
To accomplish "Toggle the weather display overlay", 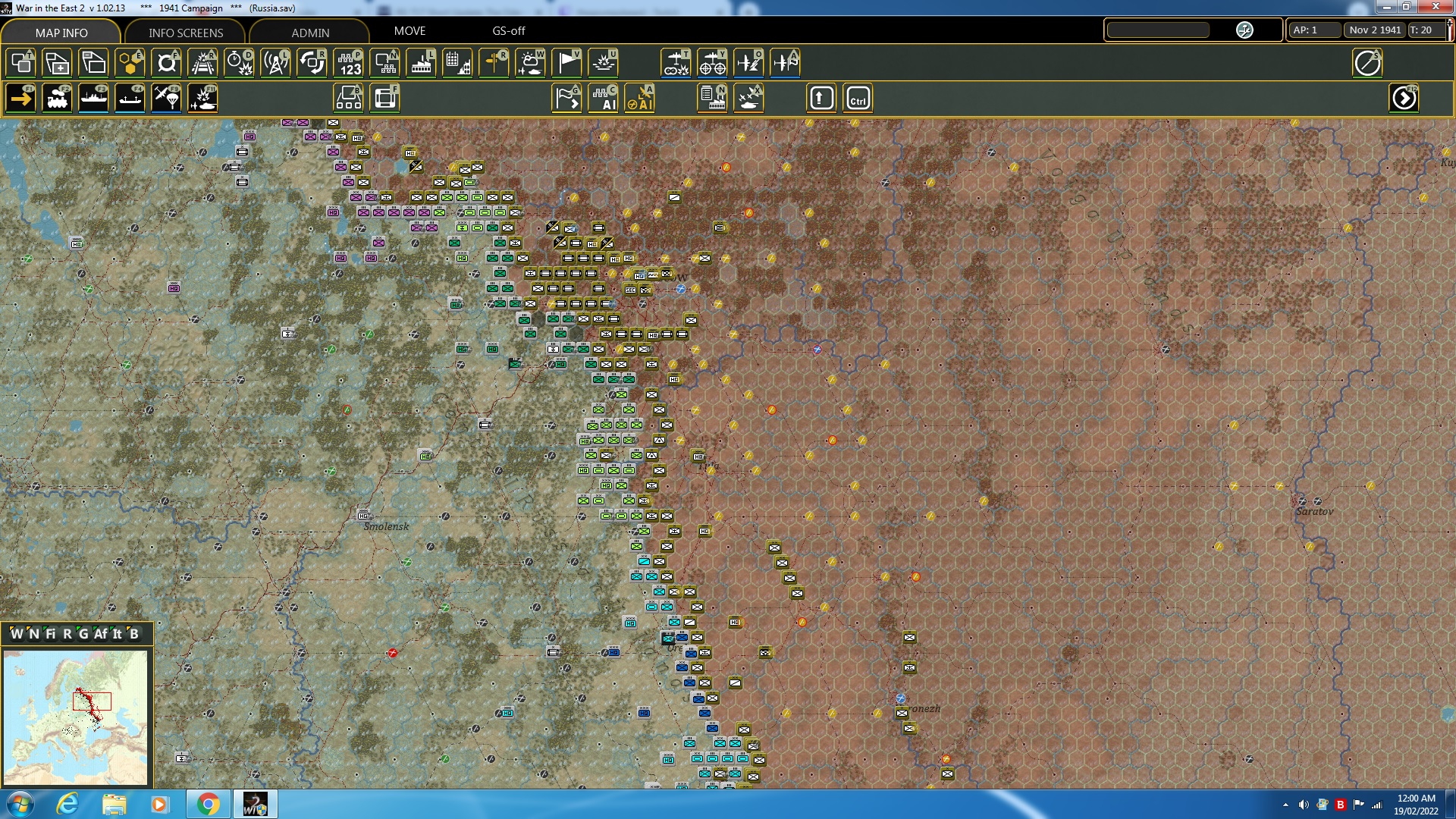I will pyautogui.click(x=530, y=63).
